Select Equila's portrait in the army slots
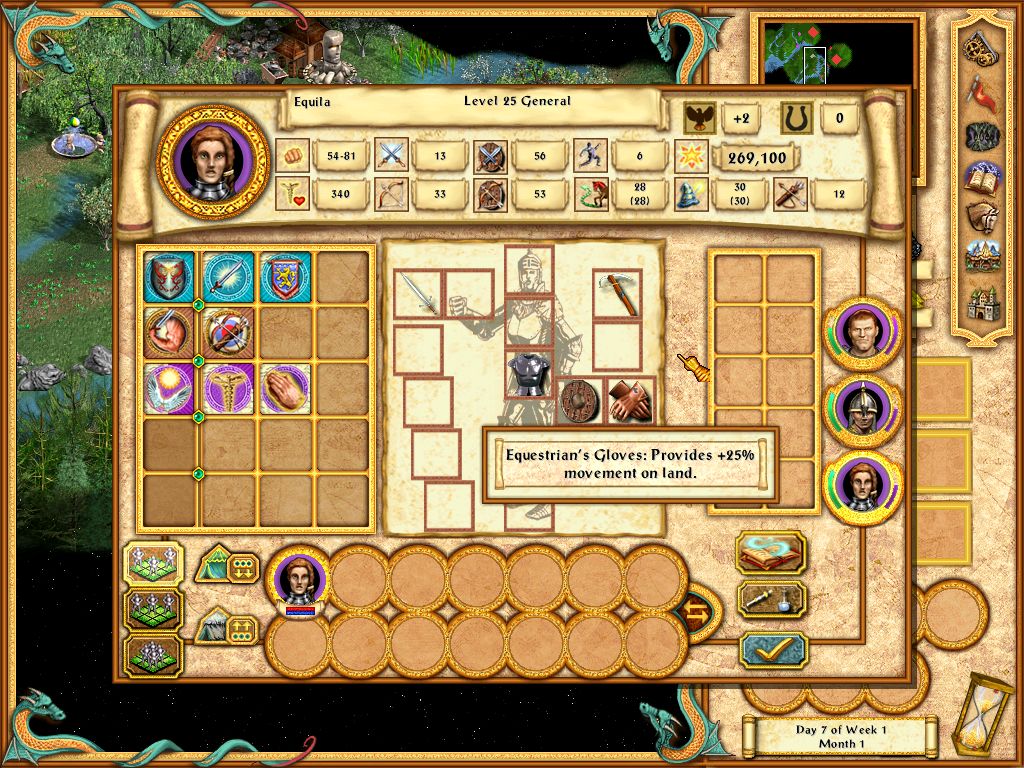Screen dimensions: 1024x768 [x=298, y=584]
